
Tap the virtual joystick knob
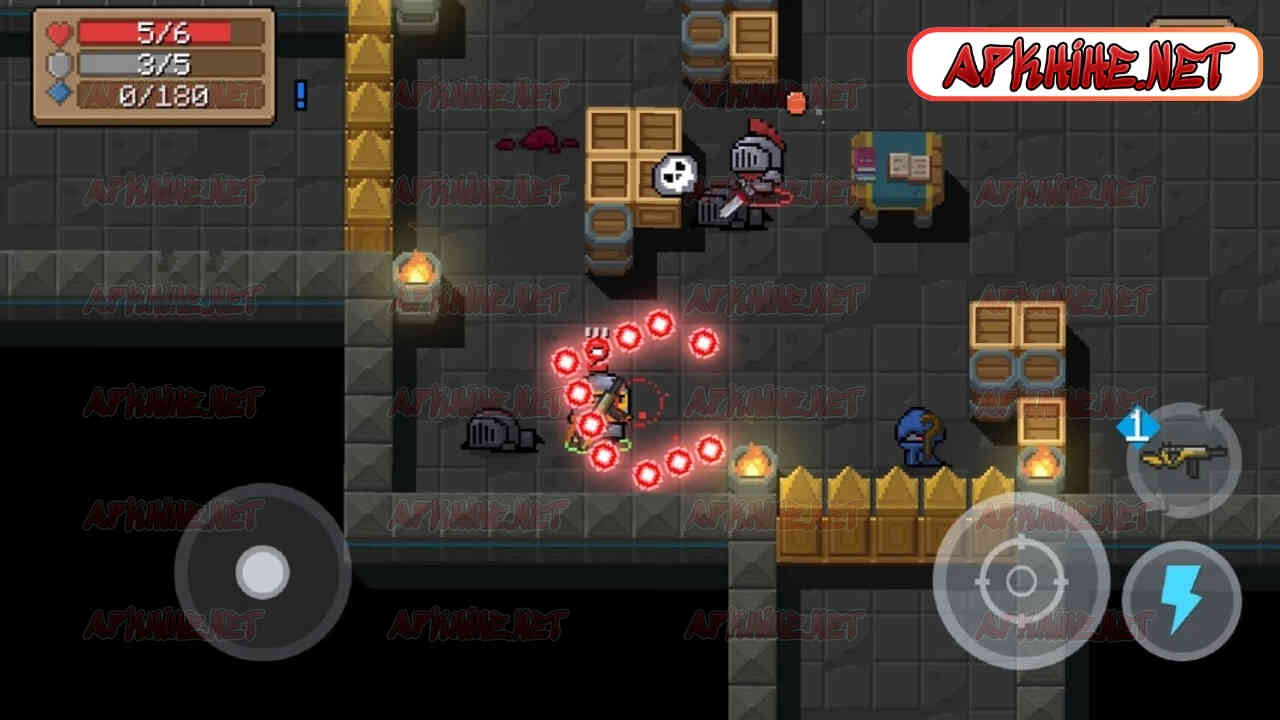262,572
